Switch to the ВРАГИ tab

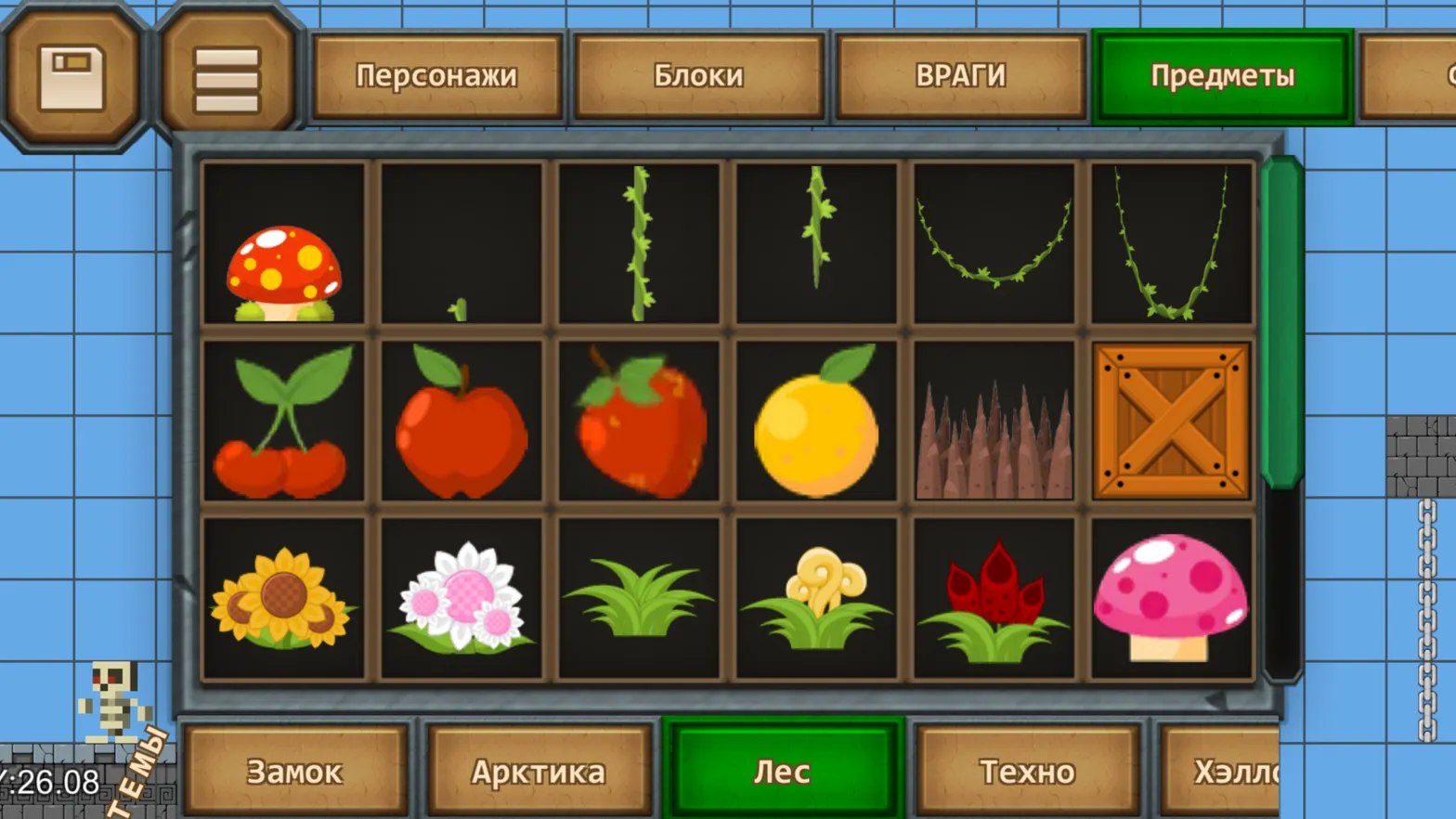[961, 77]
